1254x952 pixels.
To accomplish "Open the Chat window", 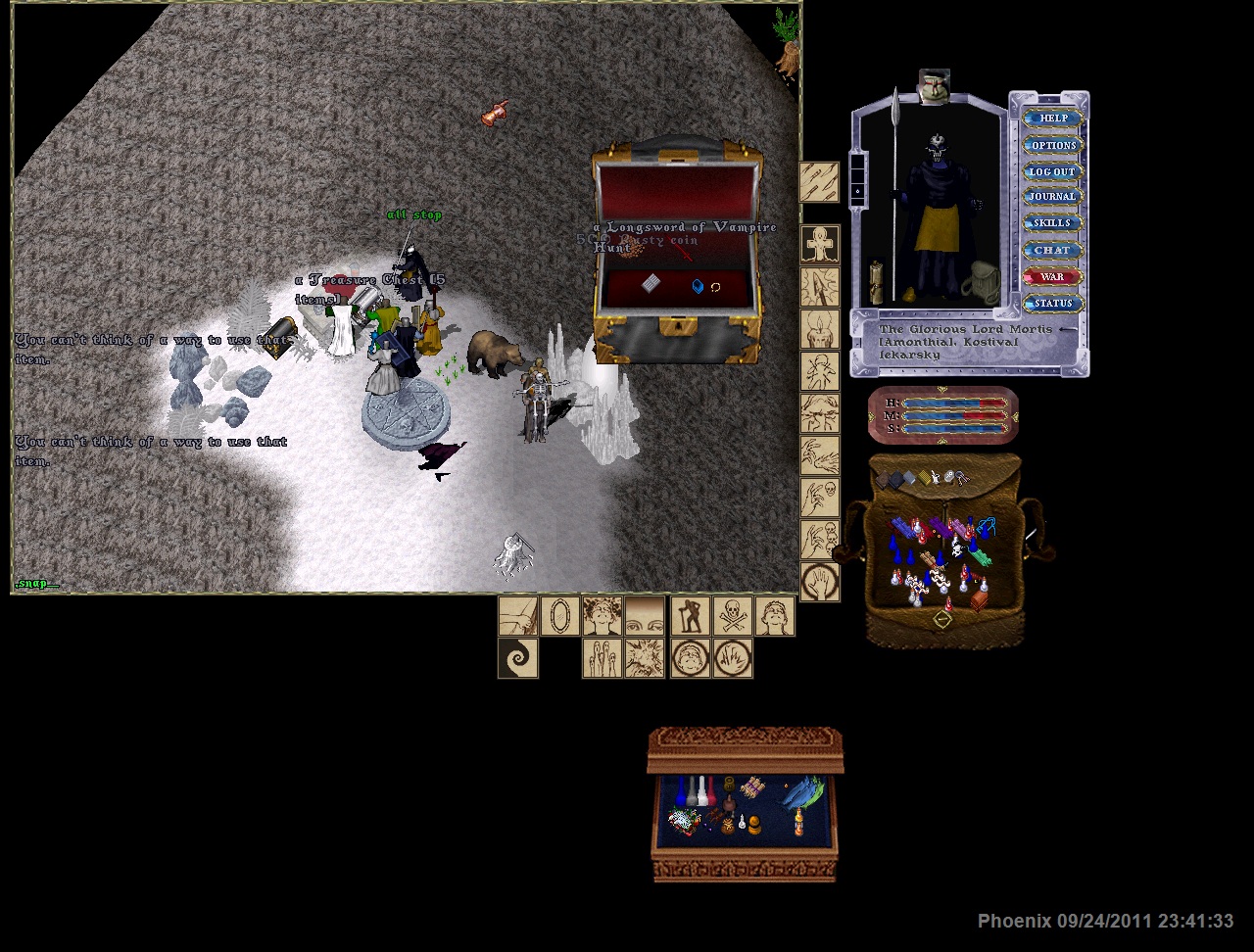I will 1053,250.
